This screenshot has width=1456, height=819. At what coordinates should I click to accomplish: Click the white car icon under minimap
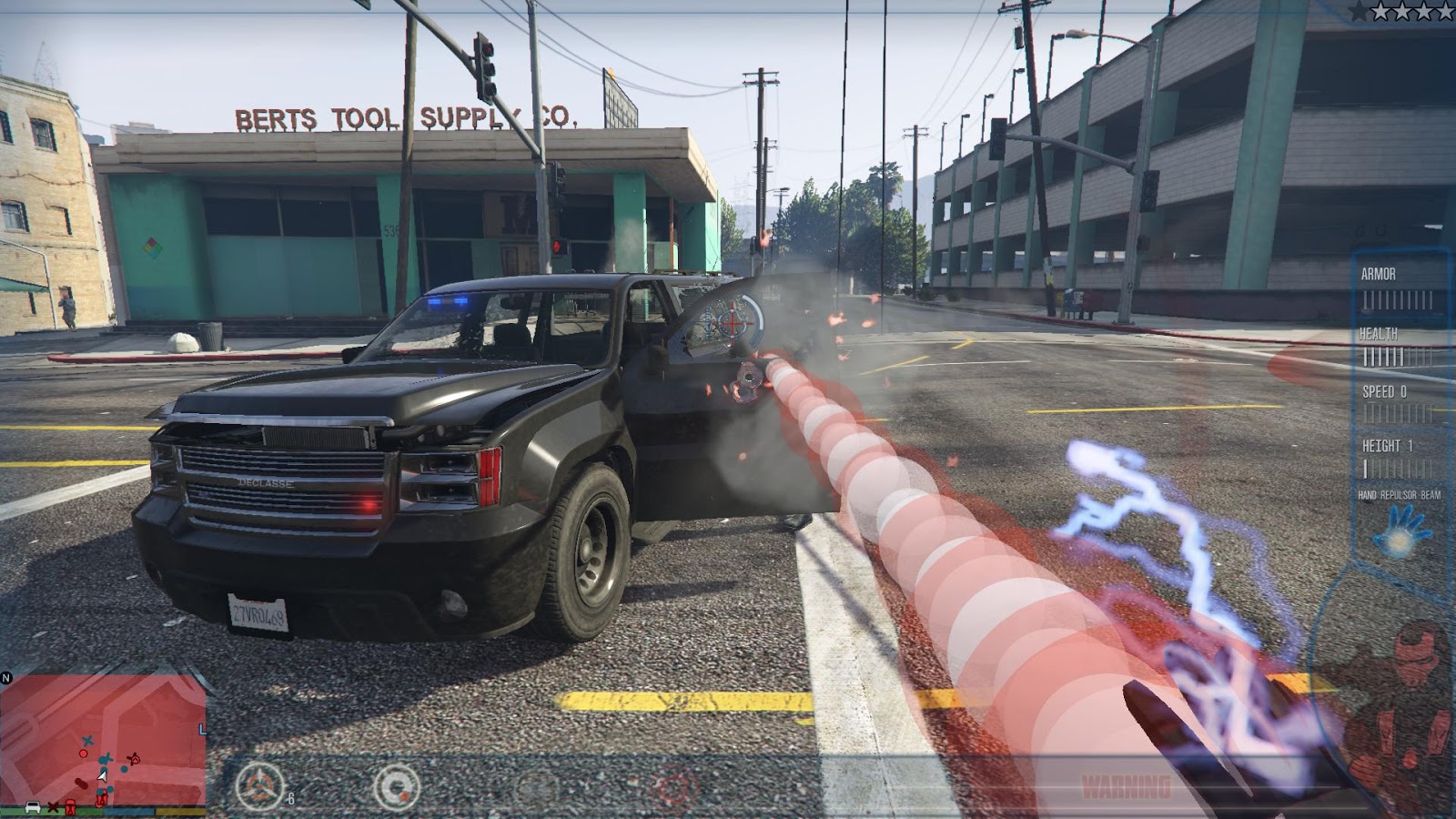point(33,807)
